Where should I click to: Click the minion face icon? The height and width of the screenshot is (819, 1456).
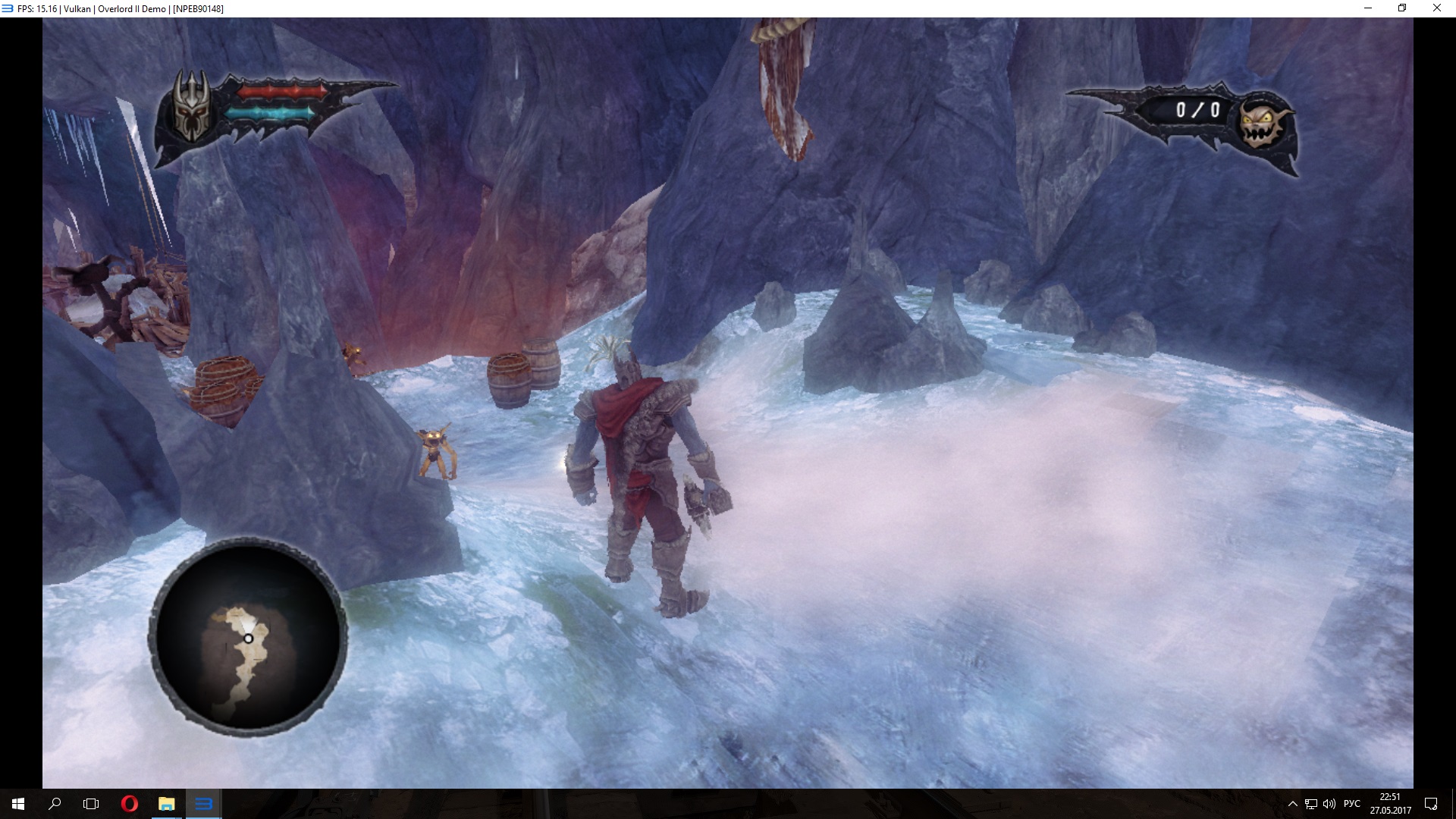(x=1262, y=124)
